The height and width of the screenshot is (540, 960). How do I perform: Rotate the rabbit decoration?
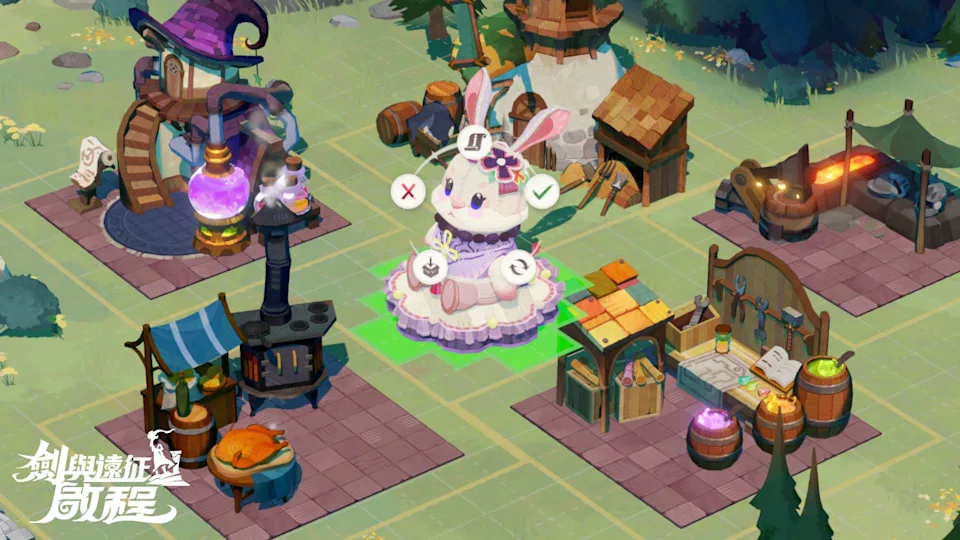pos(517,267)
